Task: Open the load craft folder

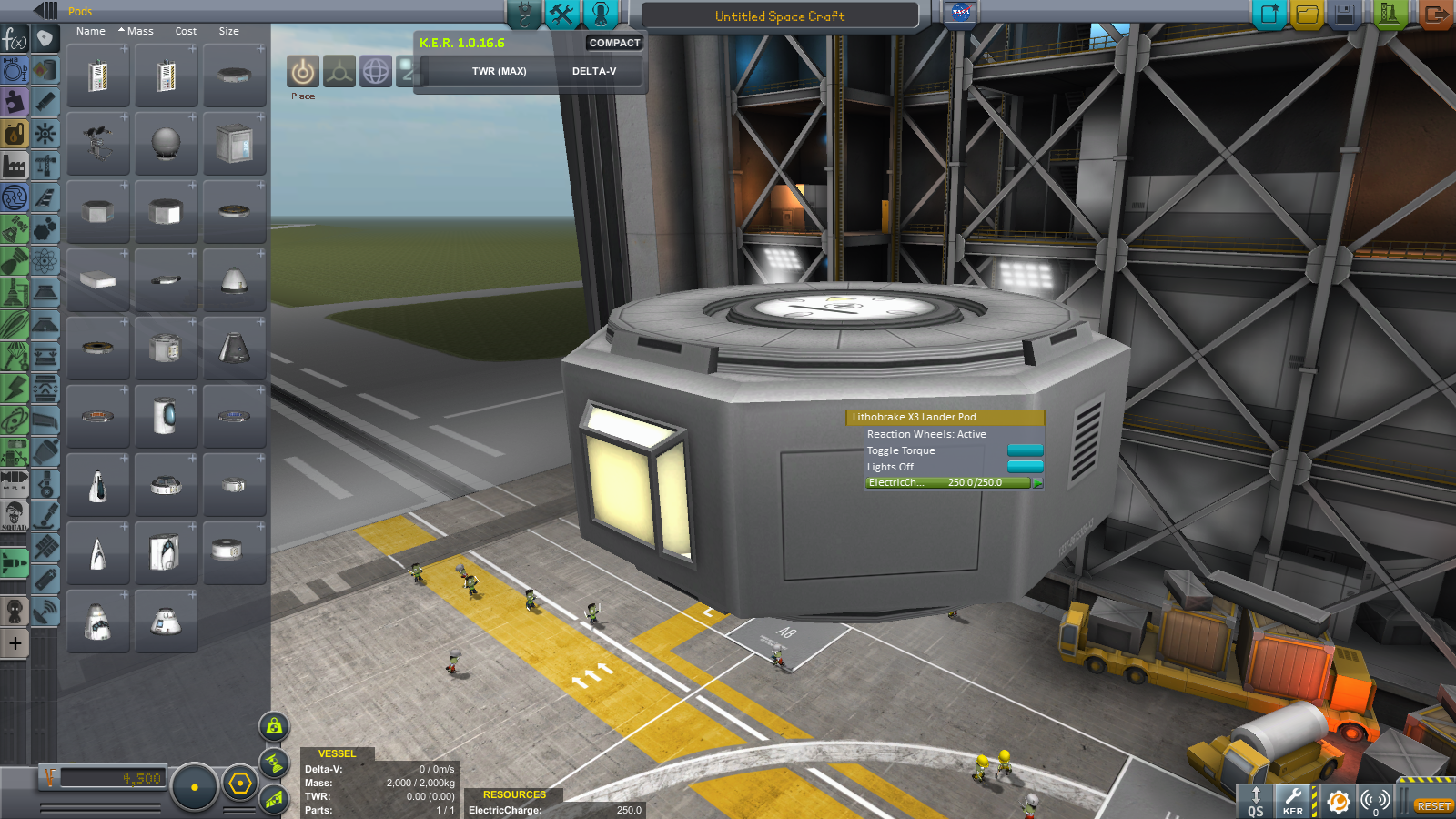Action: point(1307,15)
